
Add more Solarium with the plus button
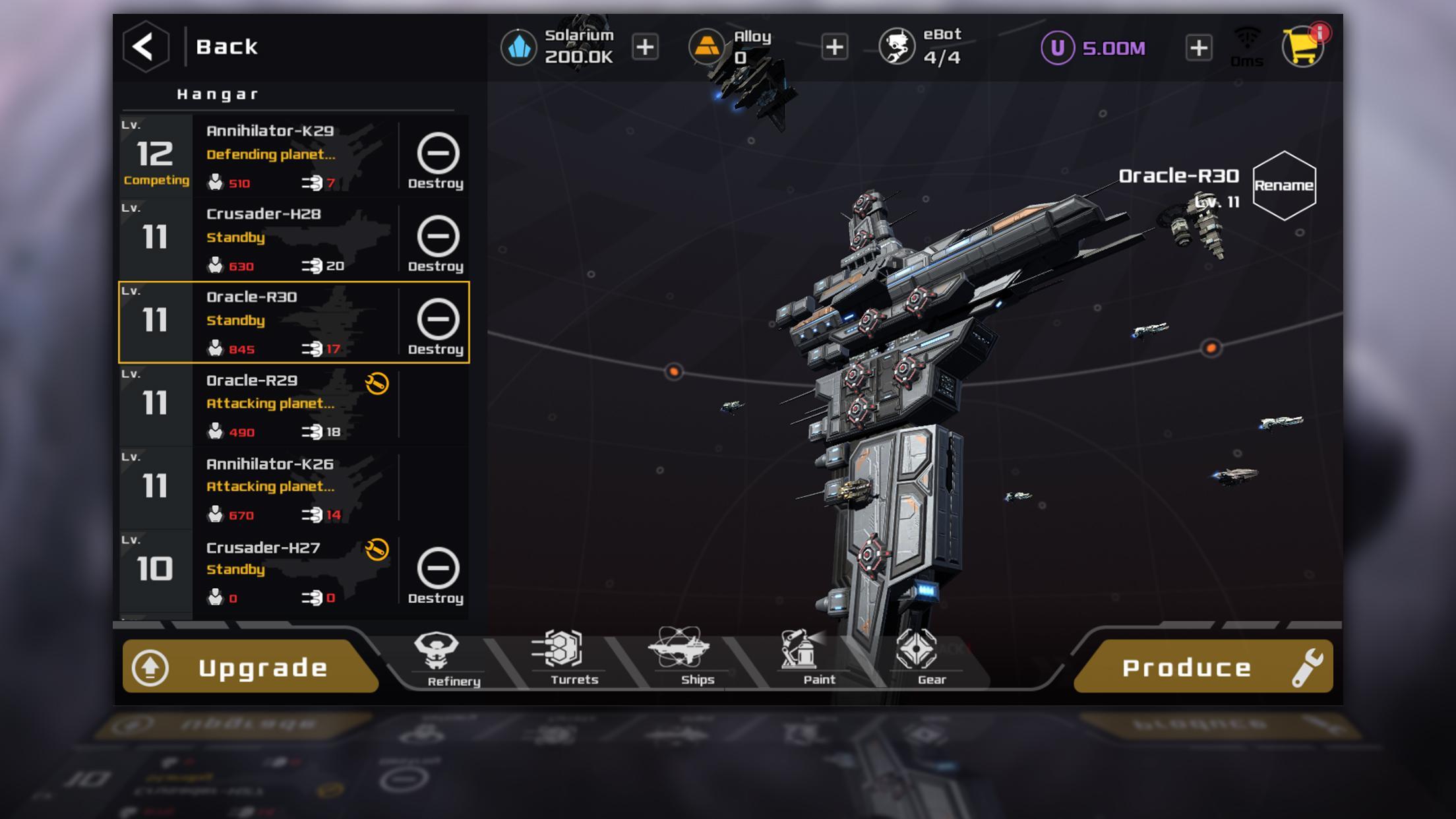(645, 47)
